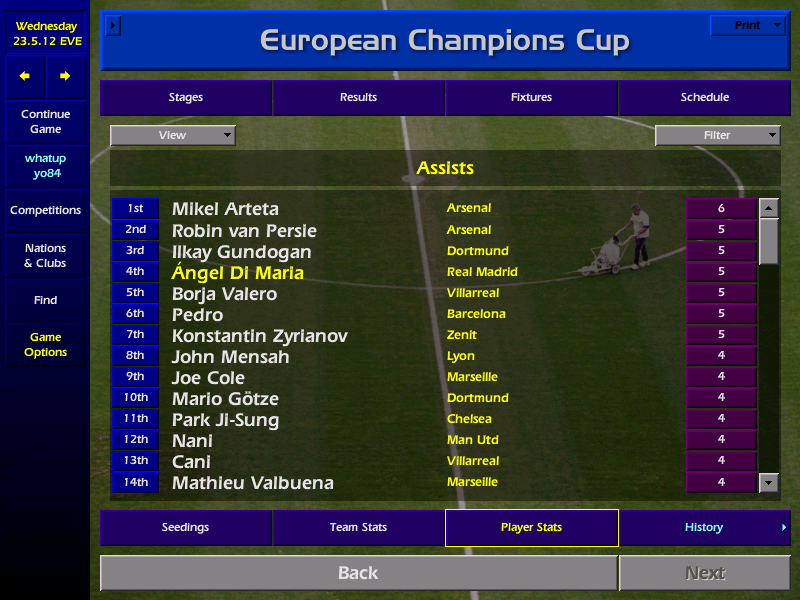The height and width of the screenshot is (600, 800).
Task: Open Game Options
Action: [45, 345]
